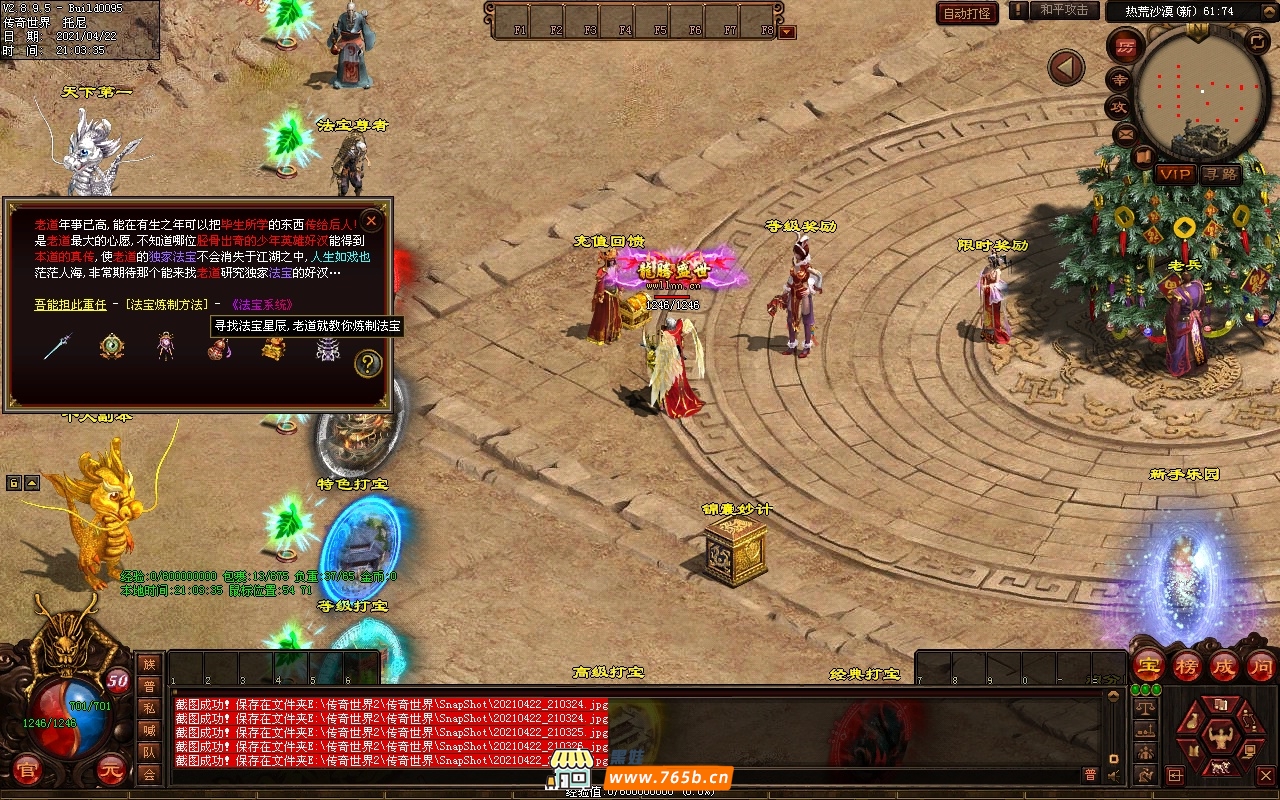Open the scales trade icon beside chat

coord(1145,708)
